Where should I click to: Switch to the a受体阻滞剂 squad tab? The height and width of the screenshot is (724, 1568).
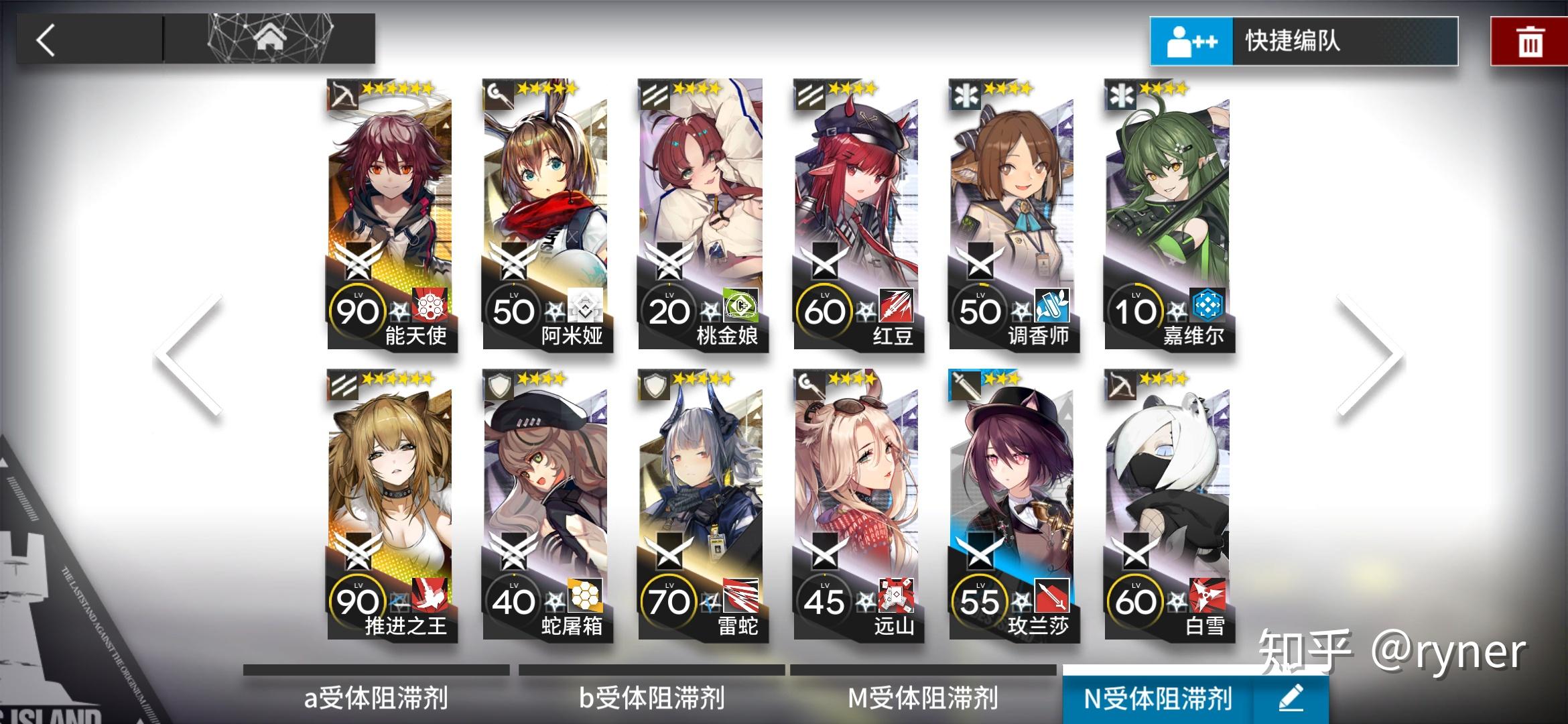pyautogui.click(x=376, y=698)
